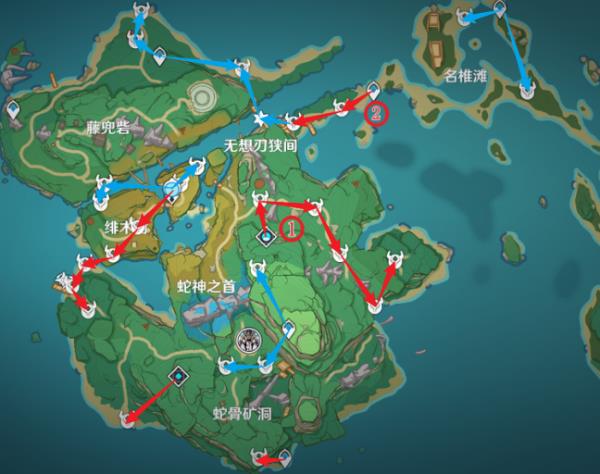Pick the teleport waypoint on the shore west of 藤兜砦
Screen dimensions: 600x474
[12, 109]
